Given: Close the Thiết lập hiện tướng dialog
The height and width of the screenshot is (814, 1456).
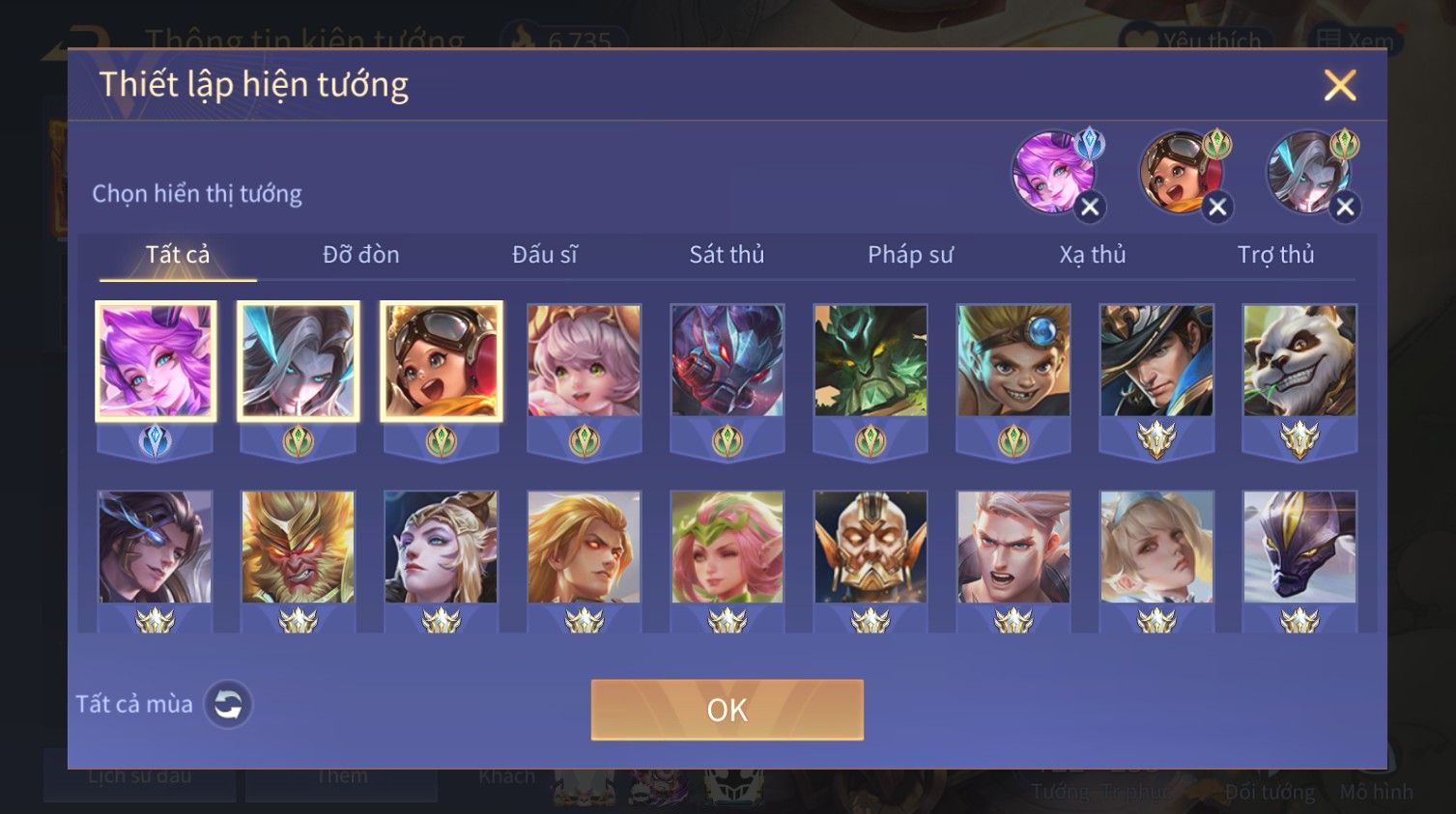Looking at the screenshot, I should point(1339,86).
